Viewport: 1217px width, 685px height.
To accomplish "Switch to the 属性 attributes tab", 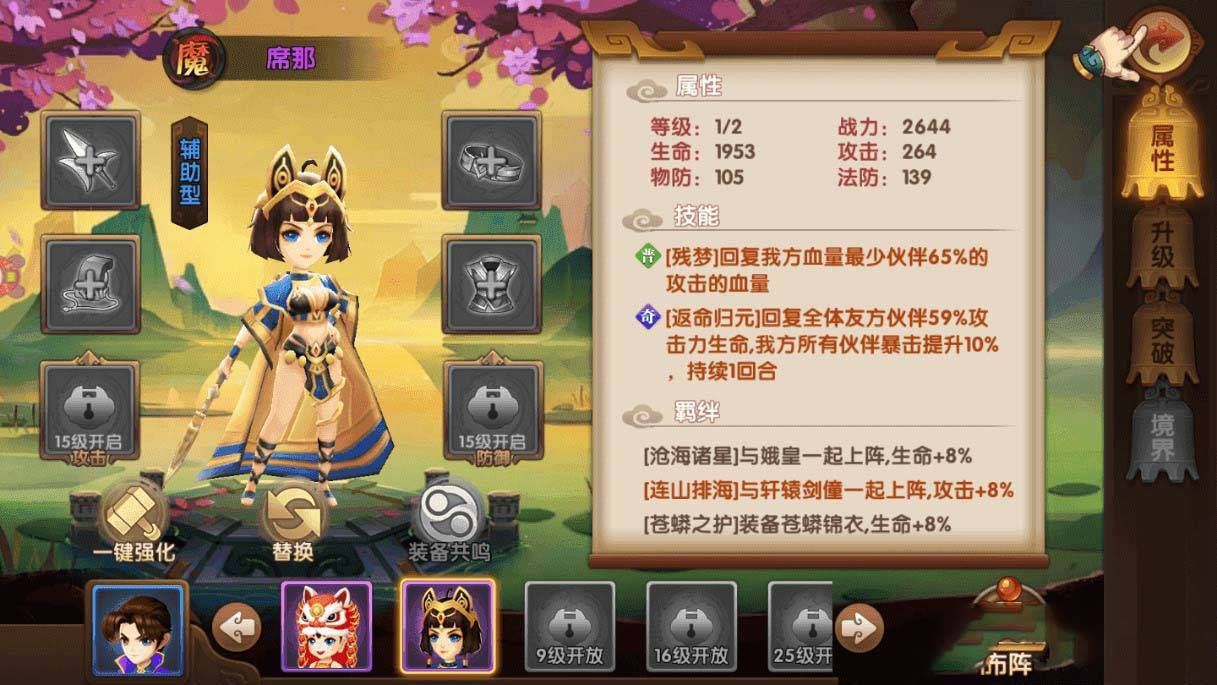I will pos(1161,147).
